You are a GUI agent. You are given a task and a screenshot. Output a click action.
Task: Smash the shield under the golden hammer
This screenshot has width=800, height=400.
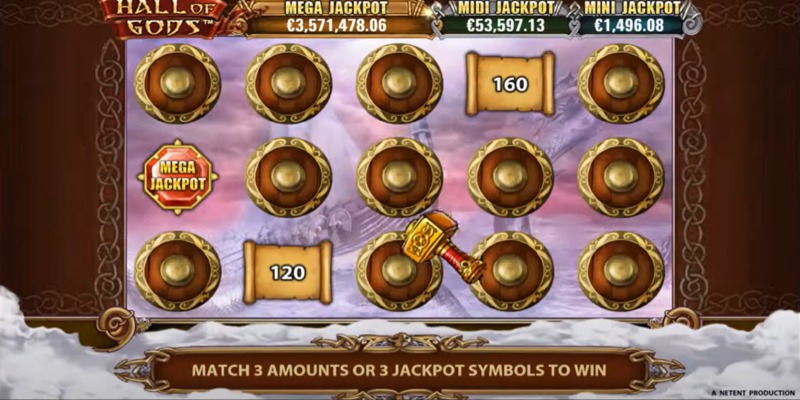[x=398, y=270]
